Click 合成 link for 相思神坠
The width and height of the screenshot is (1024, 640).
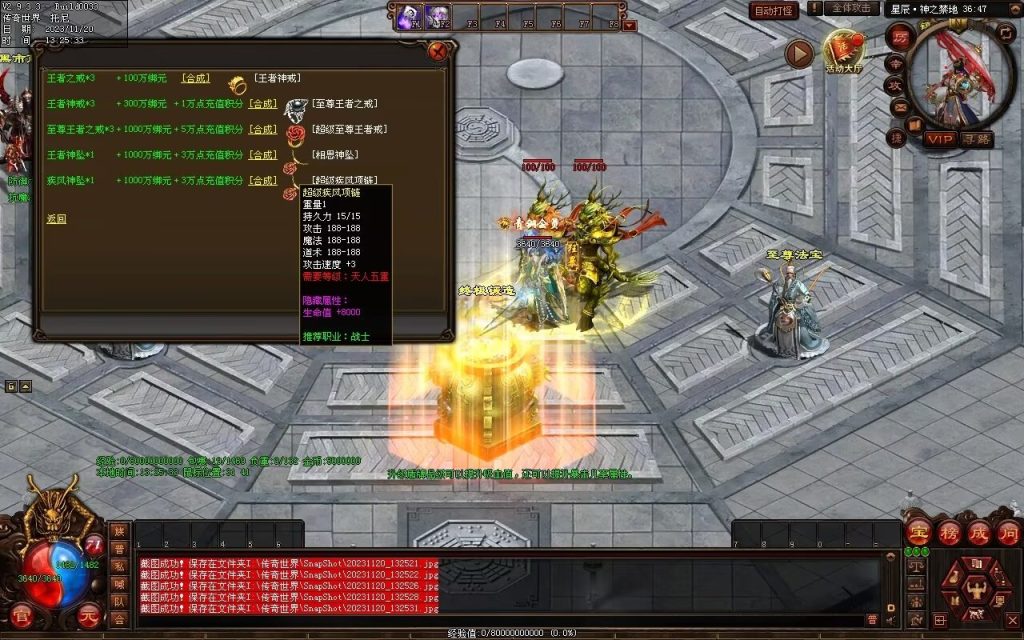pyautogui.click(x=263, y=155)
